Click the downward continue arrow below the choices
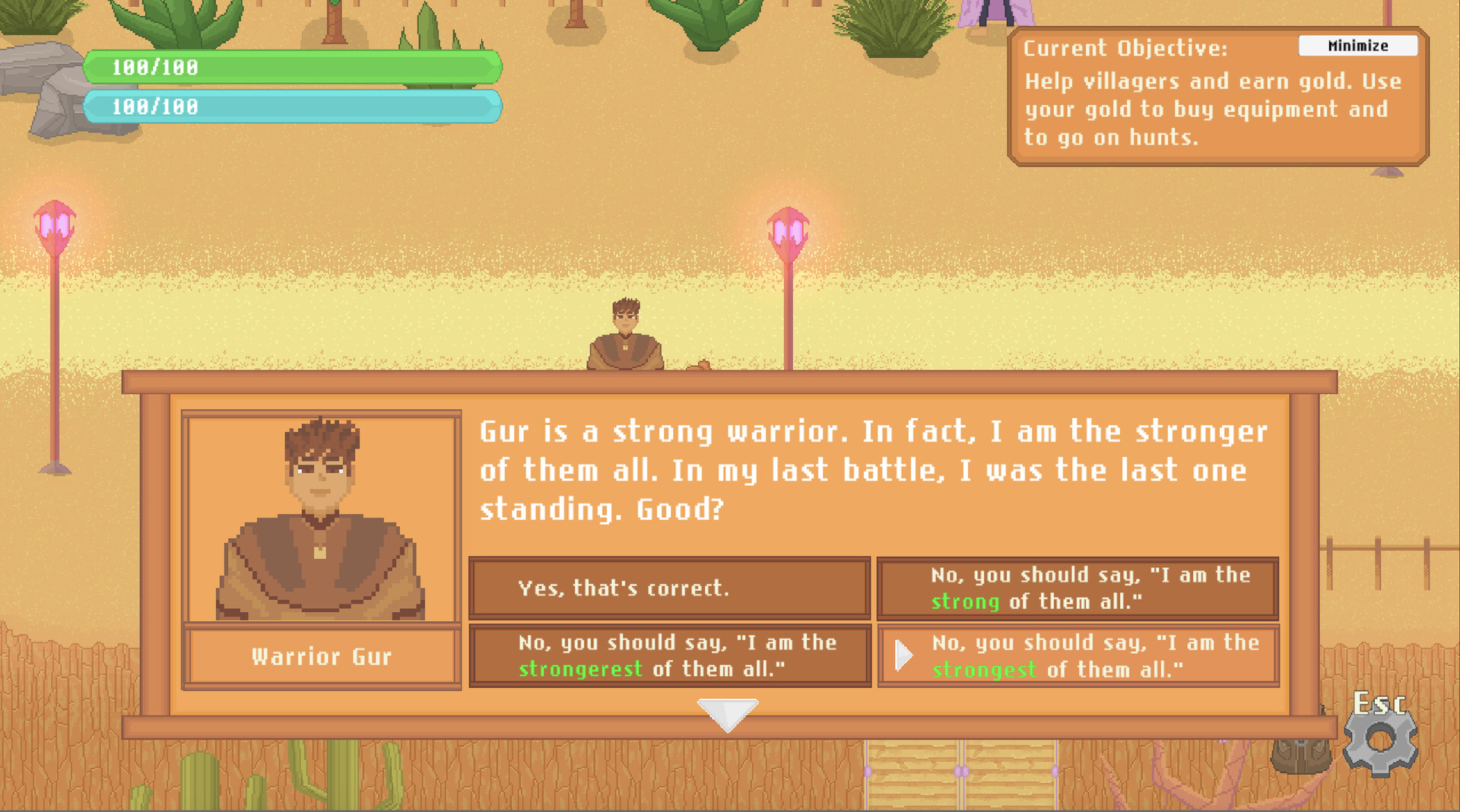1460x812 pixels. tap(728, 713)
